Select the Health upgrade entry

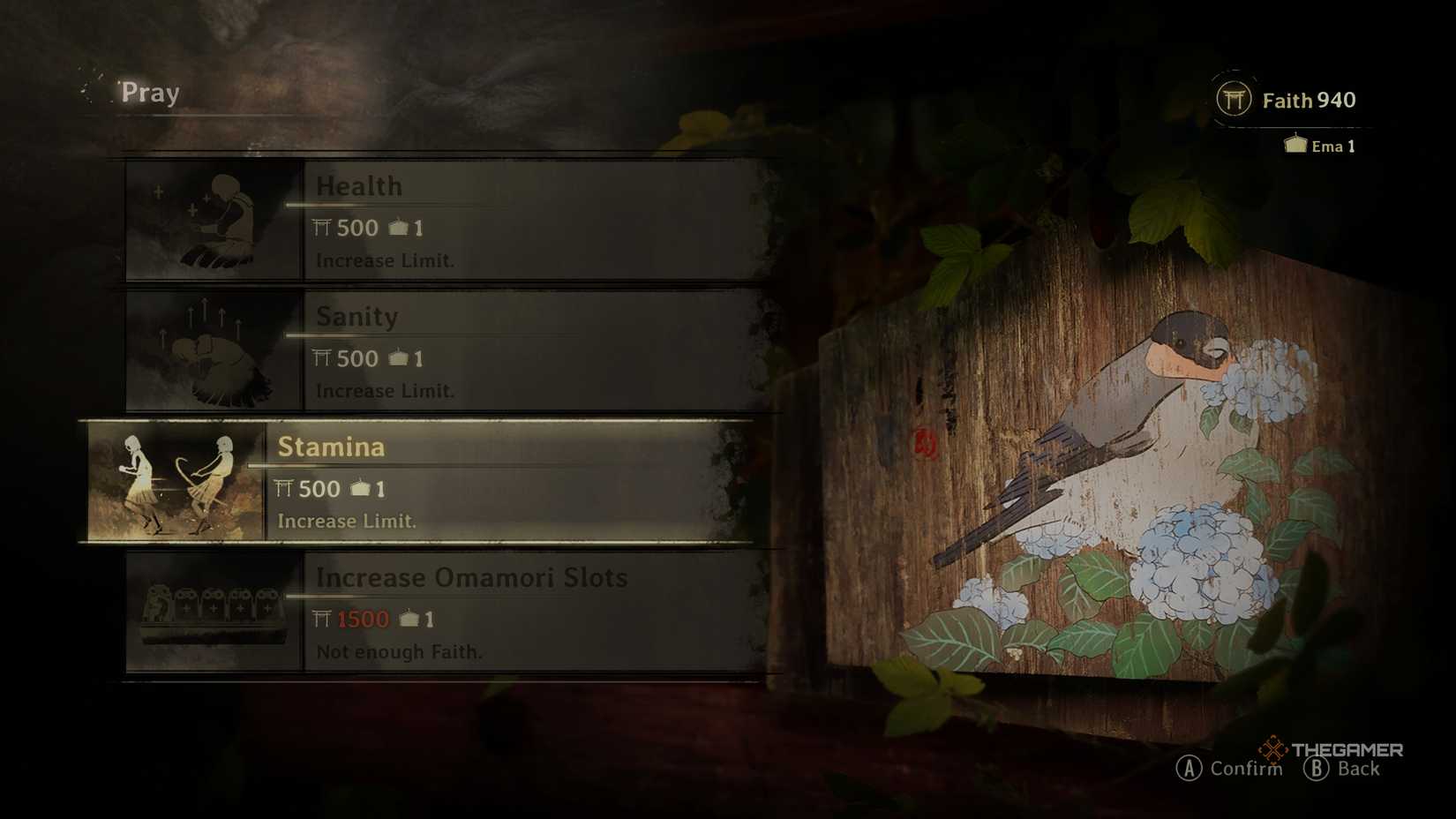[529, 220]
